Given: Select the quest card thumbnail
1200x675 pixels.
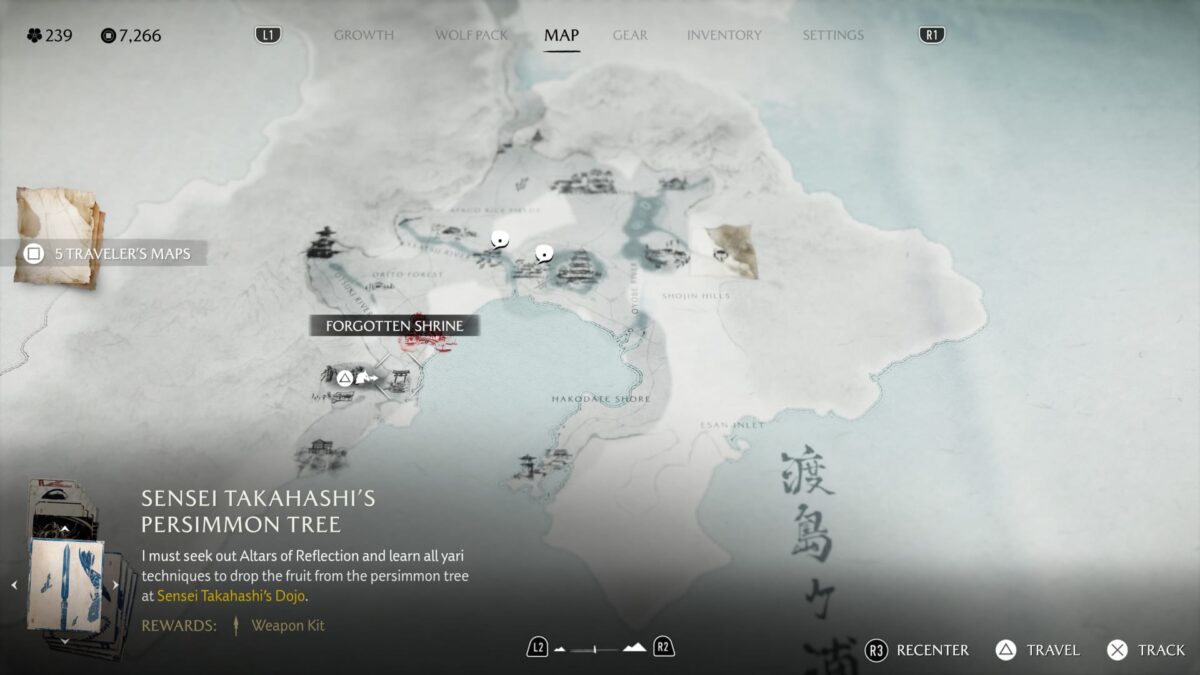Looking at the screenshot, I should pos(65,583).
